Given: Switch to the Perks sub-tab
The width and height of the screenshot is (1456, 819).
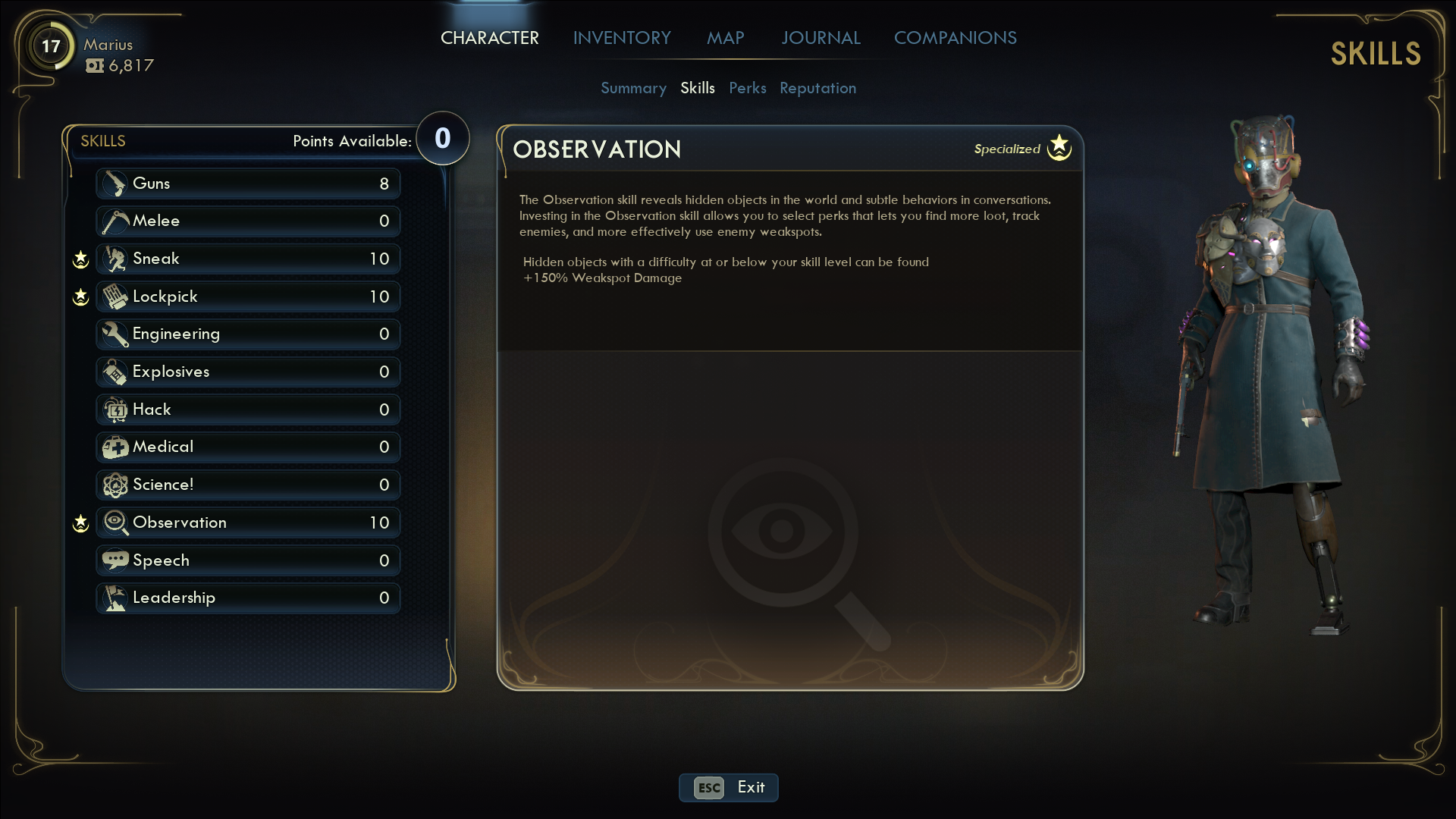Looking at the screenshot, I should 747,88.
